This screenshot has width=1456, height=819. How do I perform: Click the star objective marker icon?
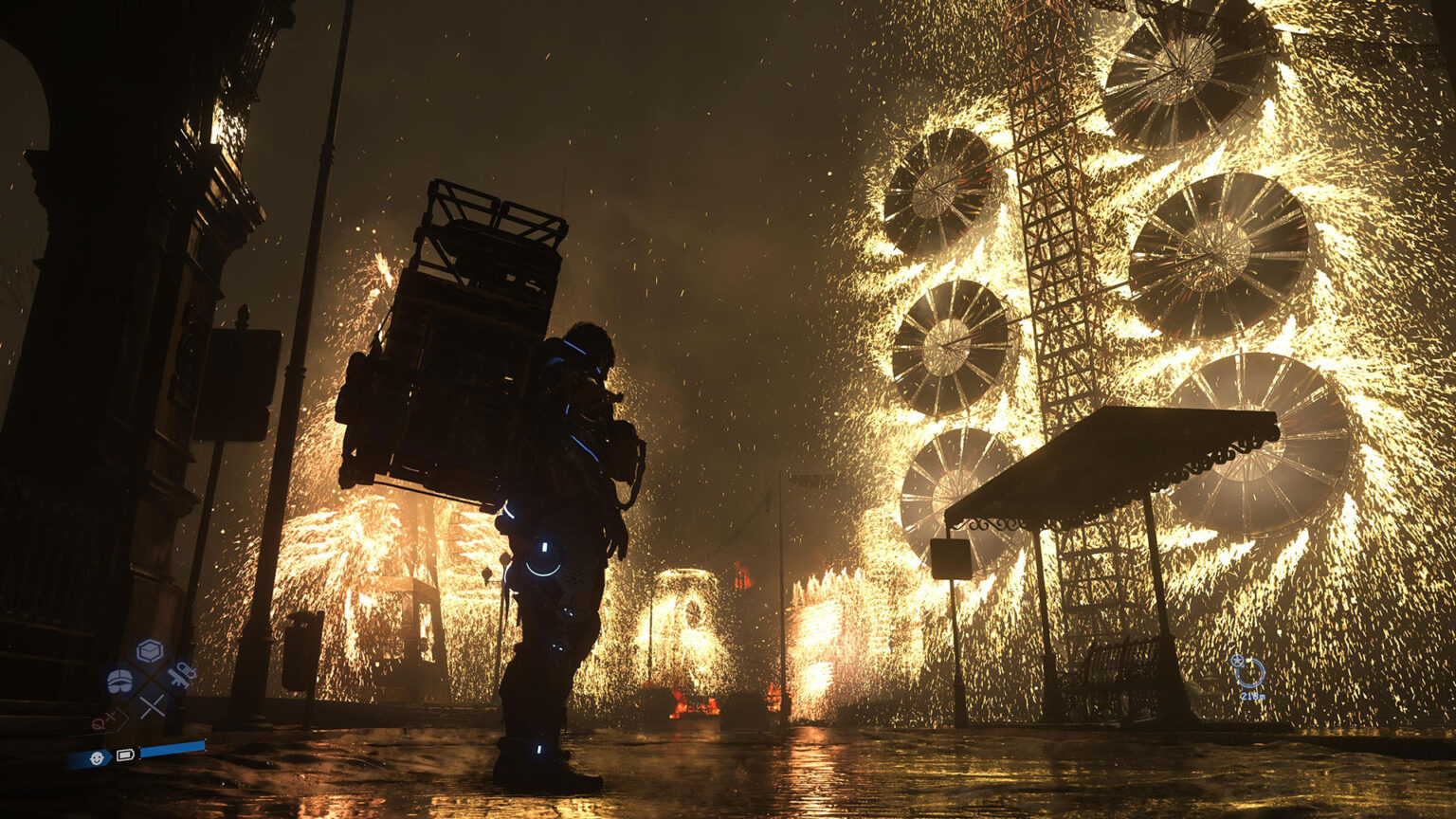click(1237, 661)
